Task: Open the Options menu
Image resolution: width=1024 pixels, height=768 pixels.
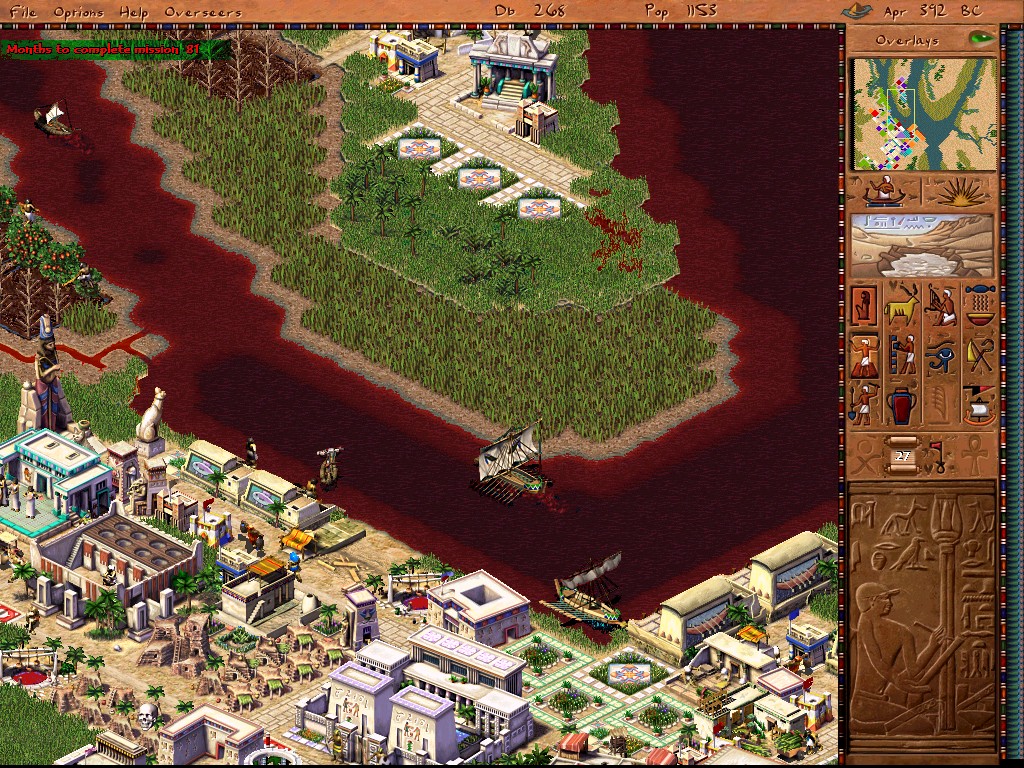Action: point(78,12)
